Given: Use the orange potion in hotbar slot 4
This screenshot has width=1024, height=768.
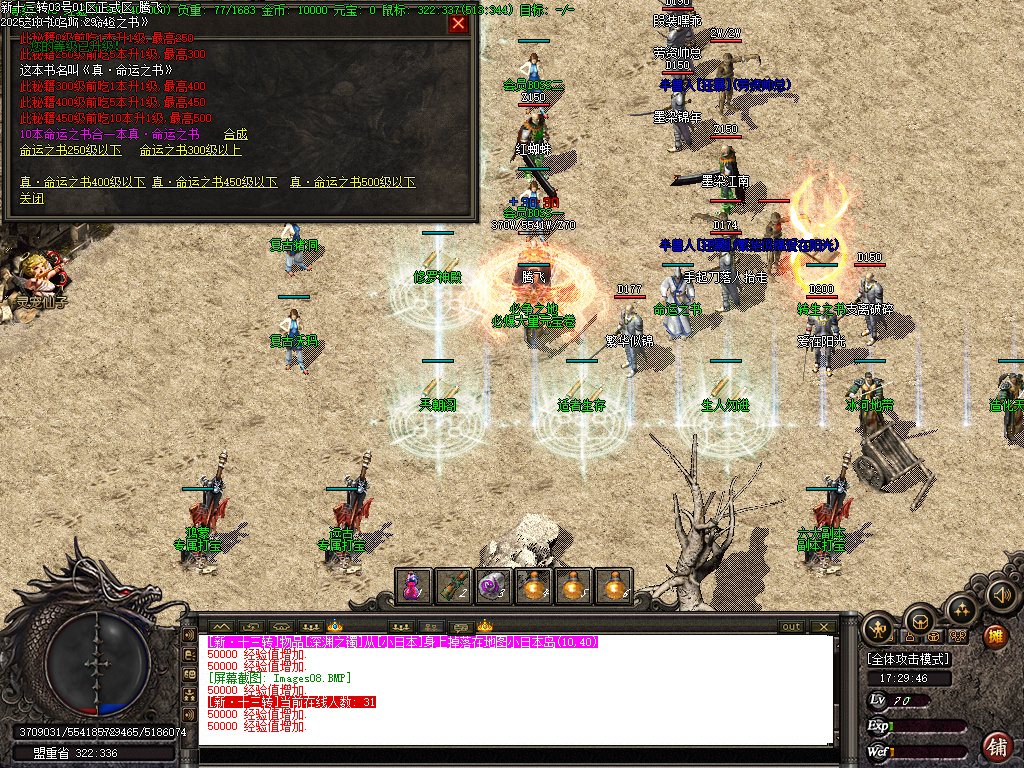Looking at the screenshot, I should 533,586.
